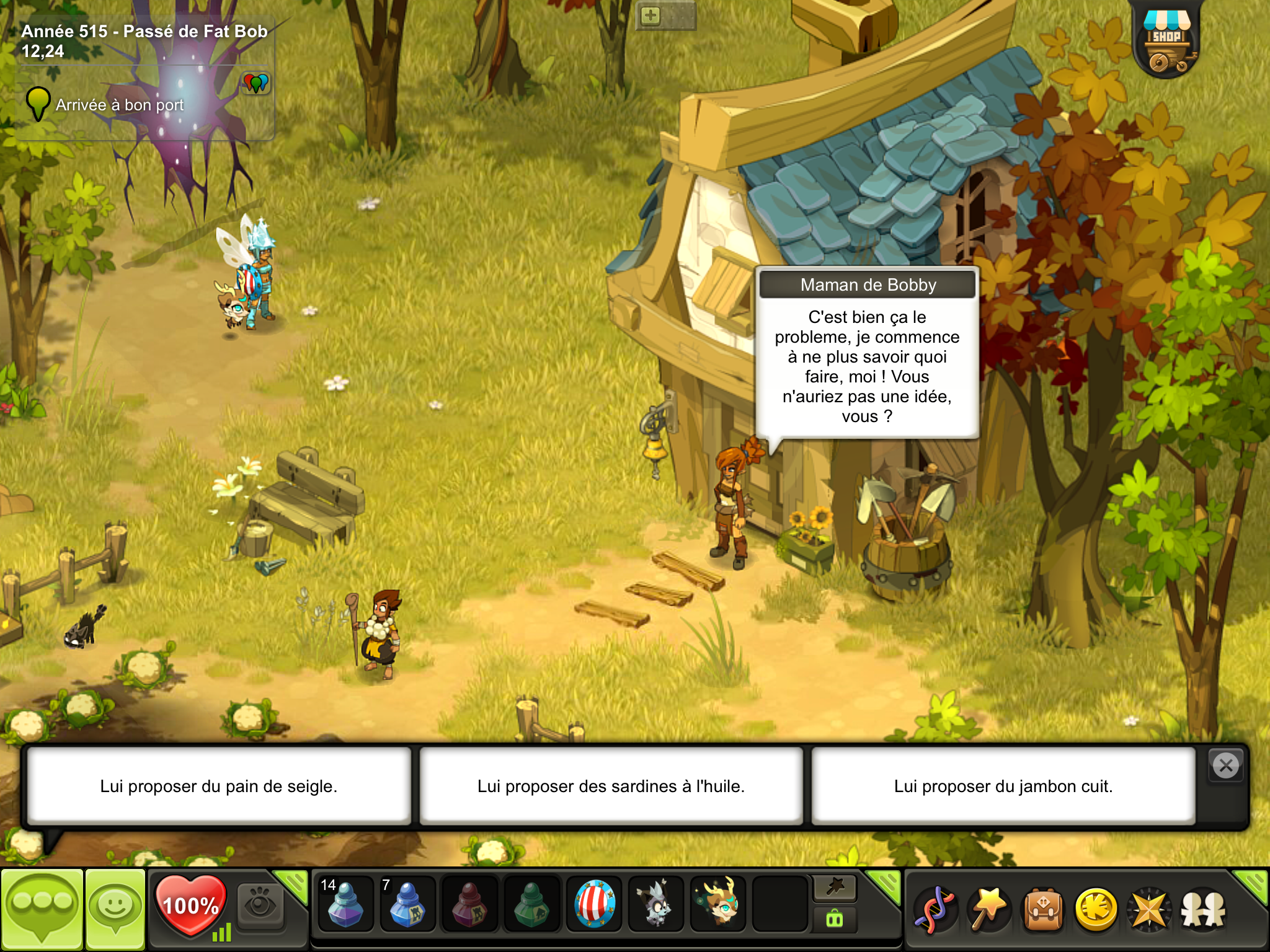Open the chat speech bubble button
This screenshot has width=1270, height=952.
[x=42, y=909]
